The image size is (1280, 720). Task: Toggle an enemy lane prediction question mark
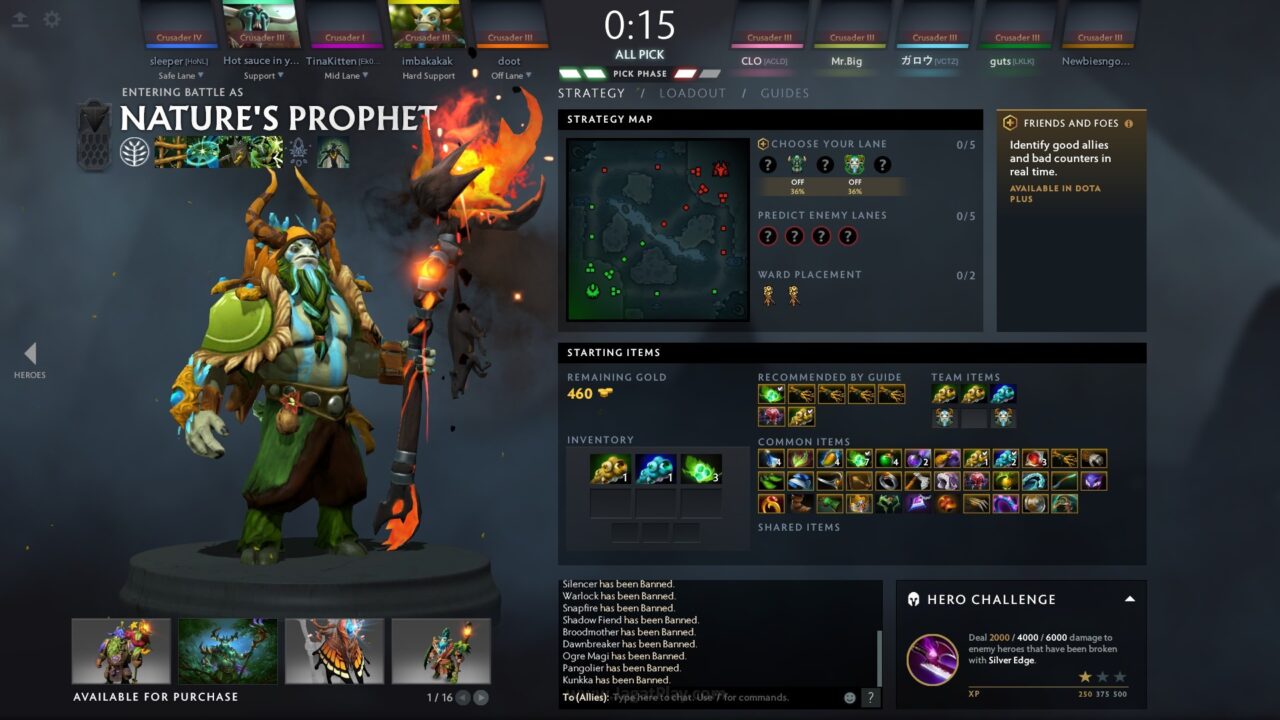click(767, 236)
